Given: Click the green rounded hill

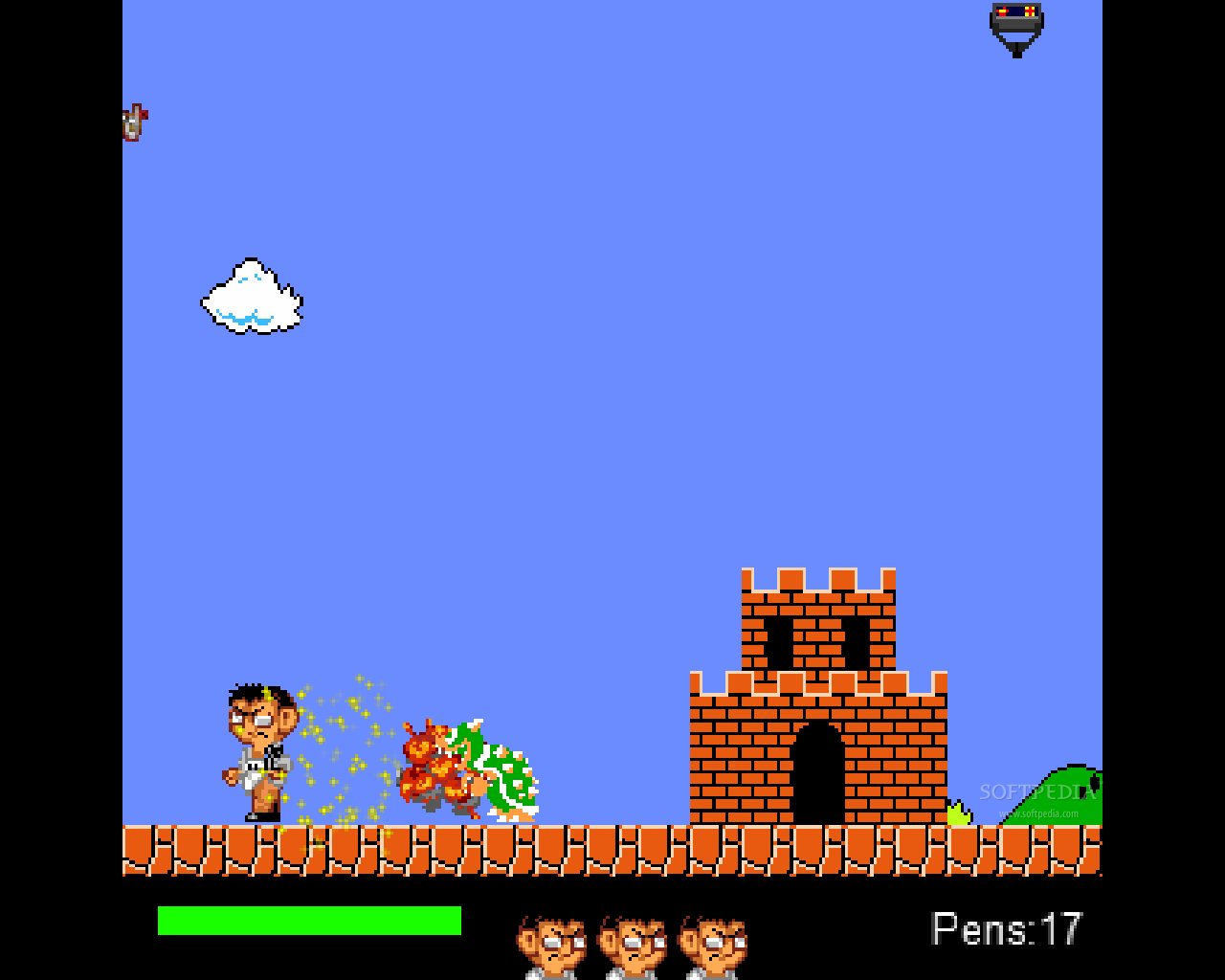Looking at the screenshot, I should click(1067, 794).
